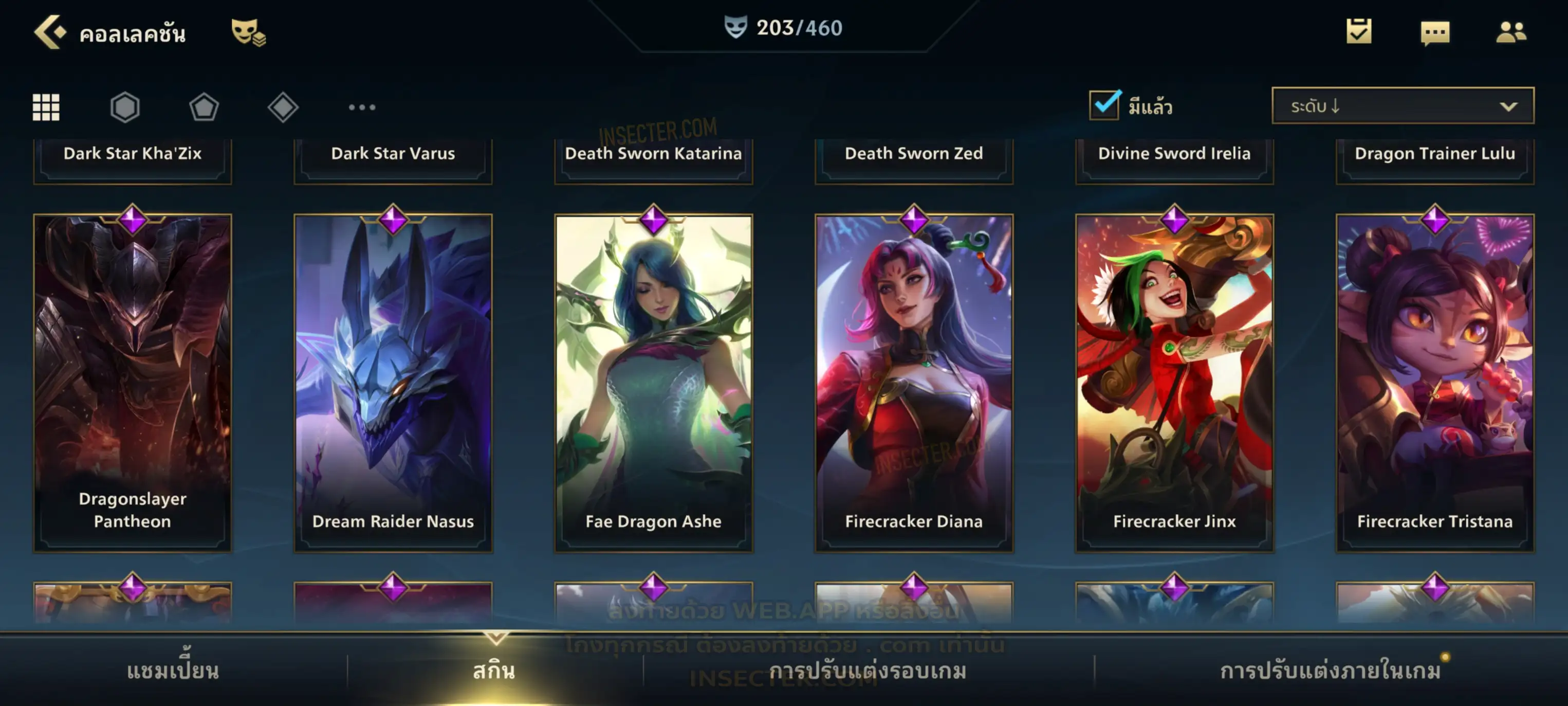Show more filters via three-dot icon

click(x=362, y=107)
